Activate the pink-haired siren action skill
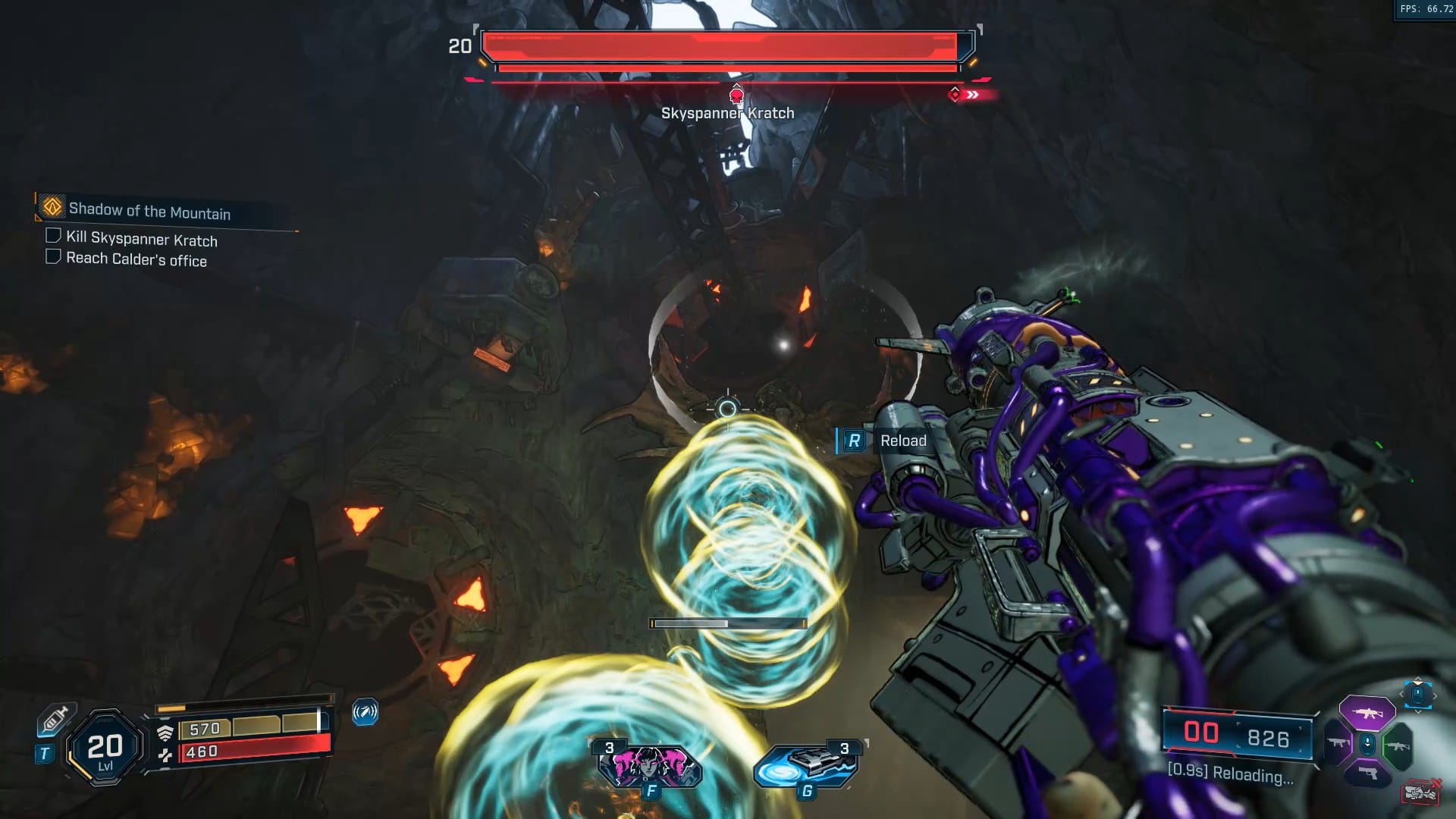1456x819 pixels. point(650,766)
